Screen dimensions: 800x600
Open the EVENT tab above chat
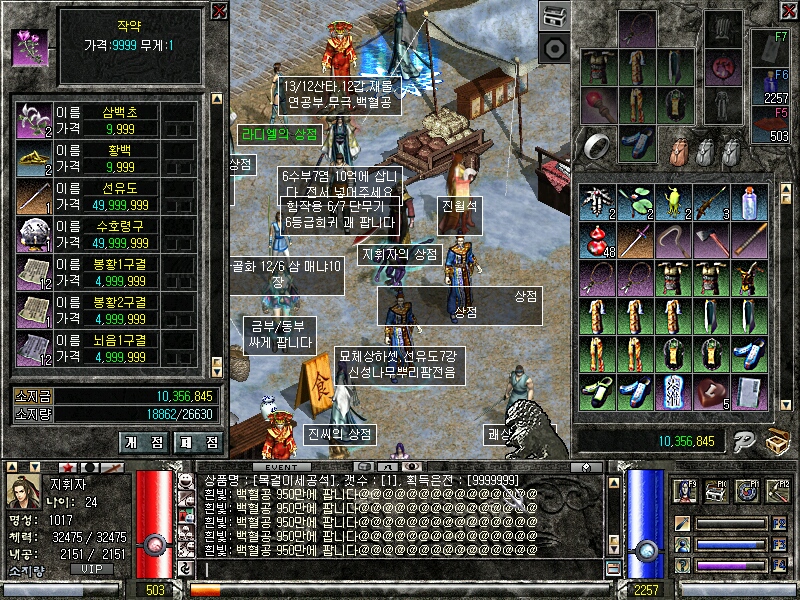point(281,467)
